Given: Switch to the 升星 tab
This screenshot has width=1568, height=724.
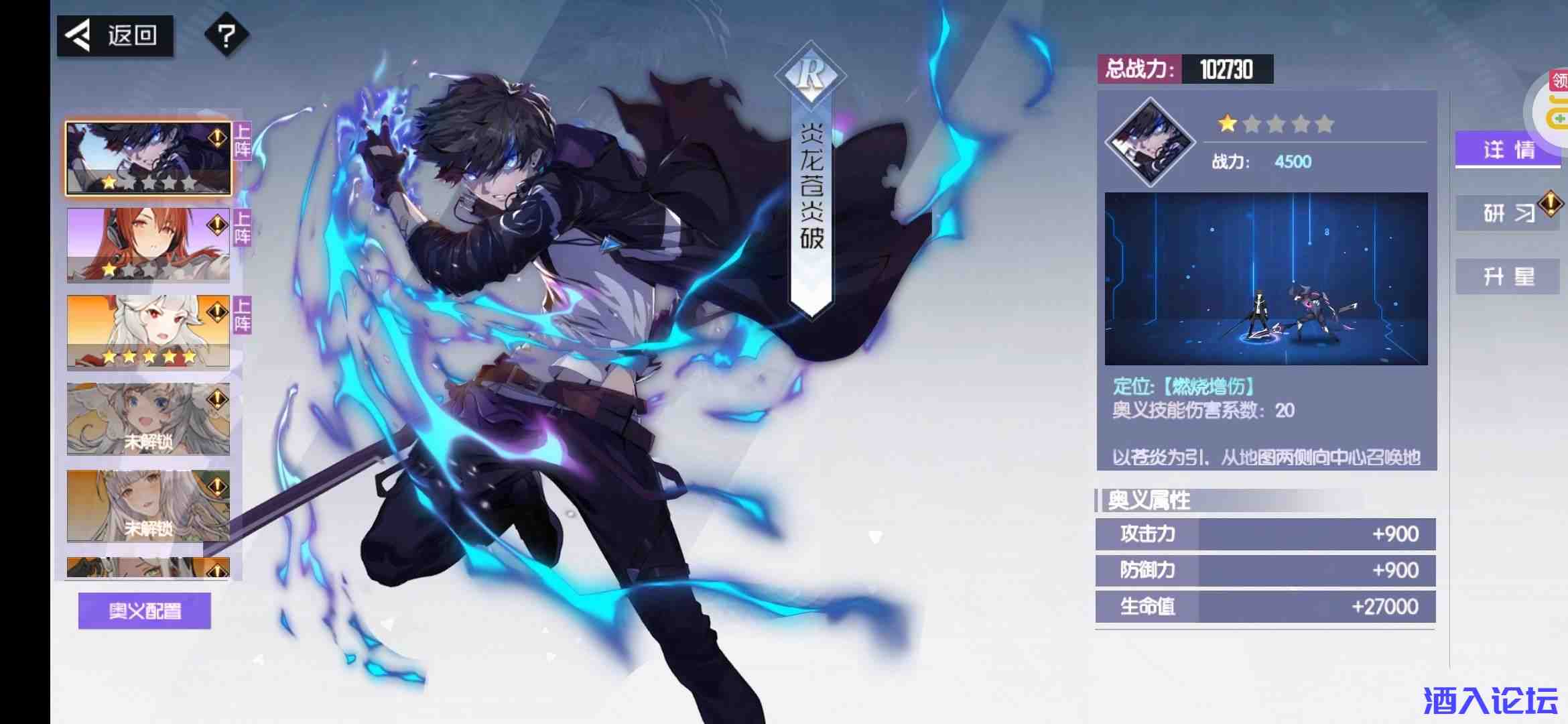Looking at the screenshot, I should click(1508, 276).
